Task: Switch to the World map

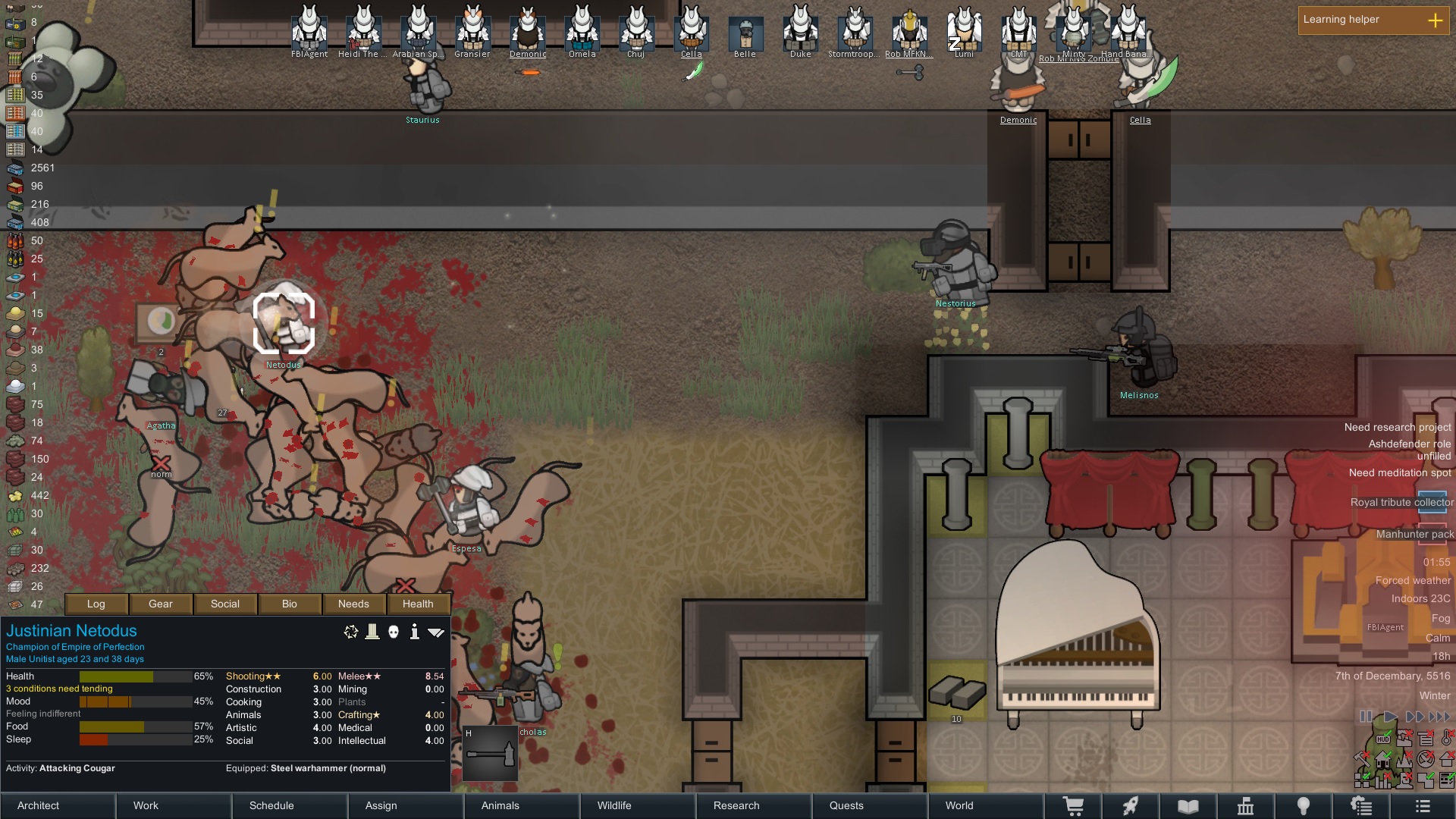Action: (959, 805)
